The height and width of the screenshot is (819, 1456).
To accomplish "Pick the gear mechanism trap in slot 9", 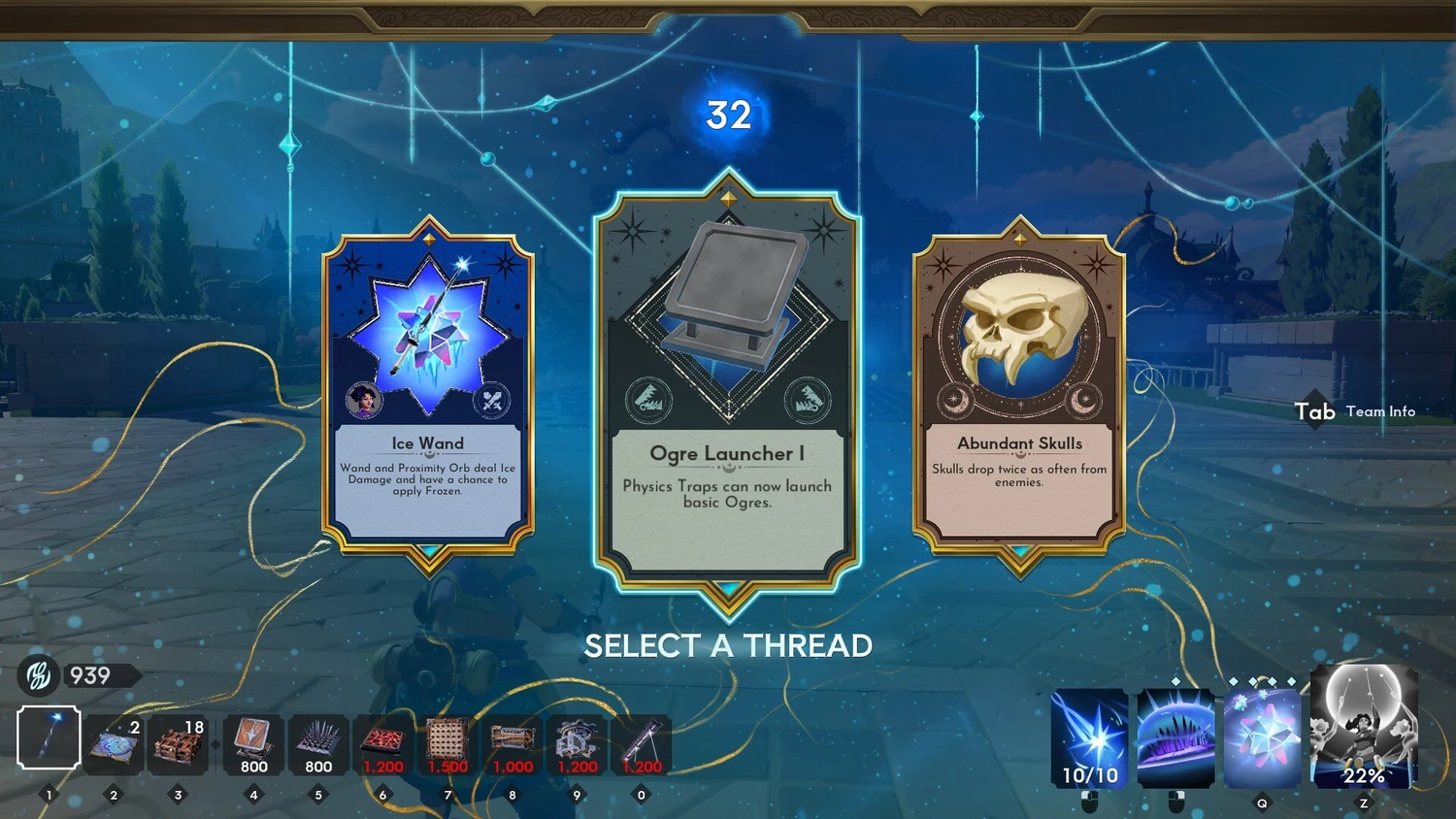I will click(578, 744).
